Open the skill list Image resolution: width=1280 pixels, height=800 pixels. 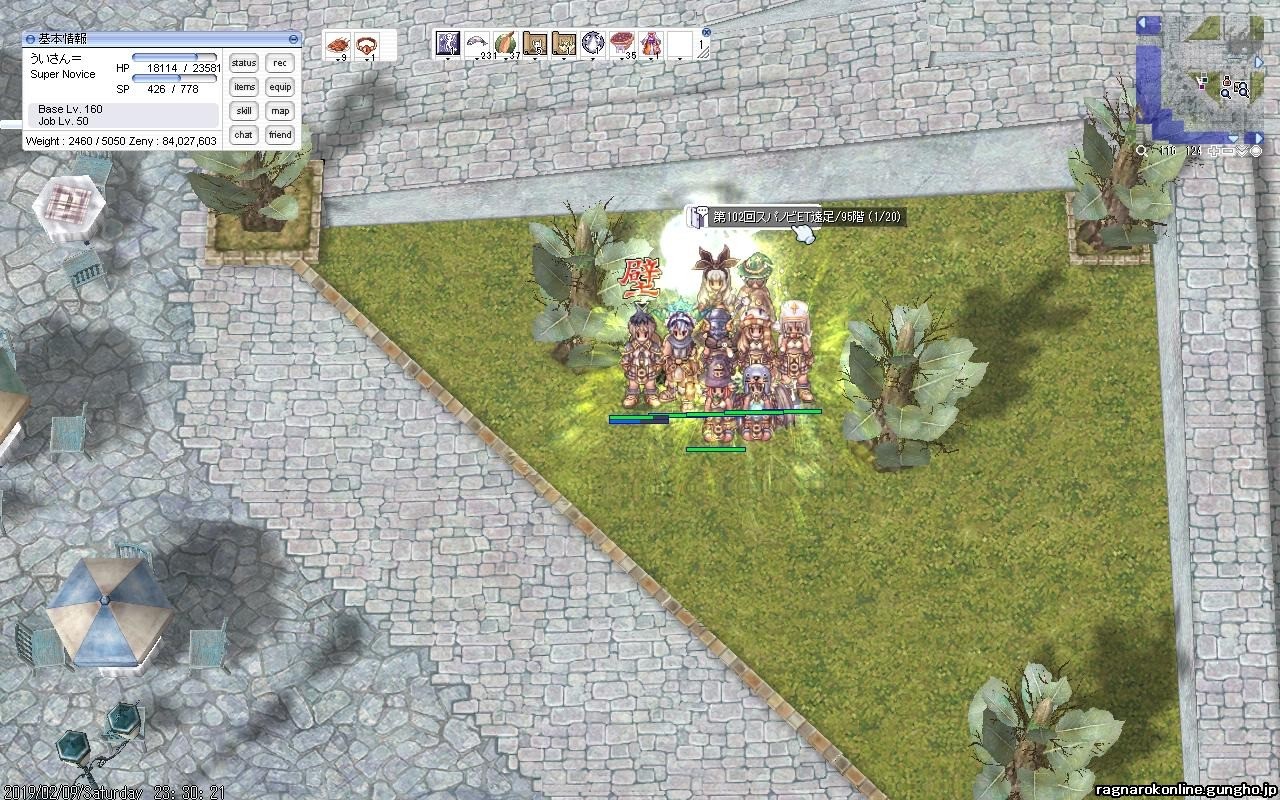pos(244,111)
